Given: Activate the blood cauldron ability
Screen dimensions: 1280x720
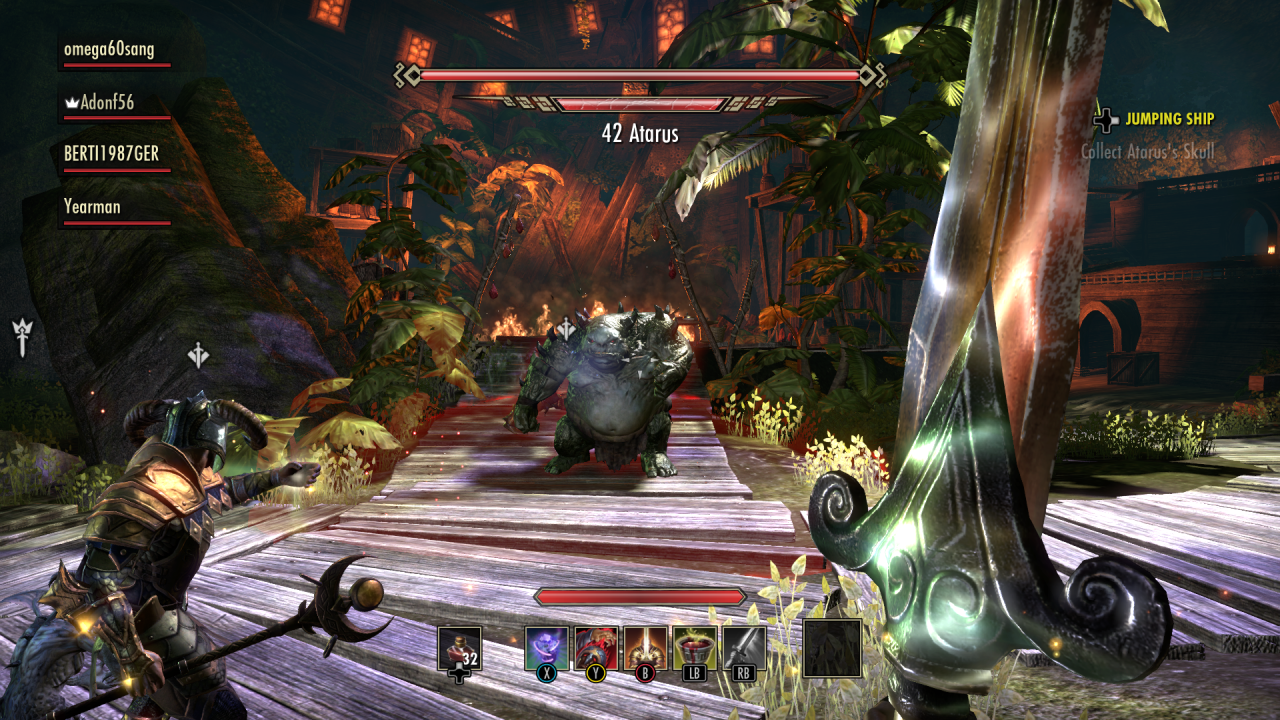Looking at the screenshot, I should (x=694, y=648).
